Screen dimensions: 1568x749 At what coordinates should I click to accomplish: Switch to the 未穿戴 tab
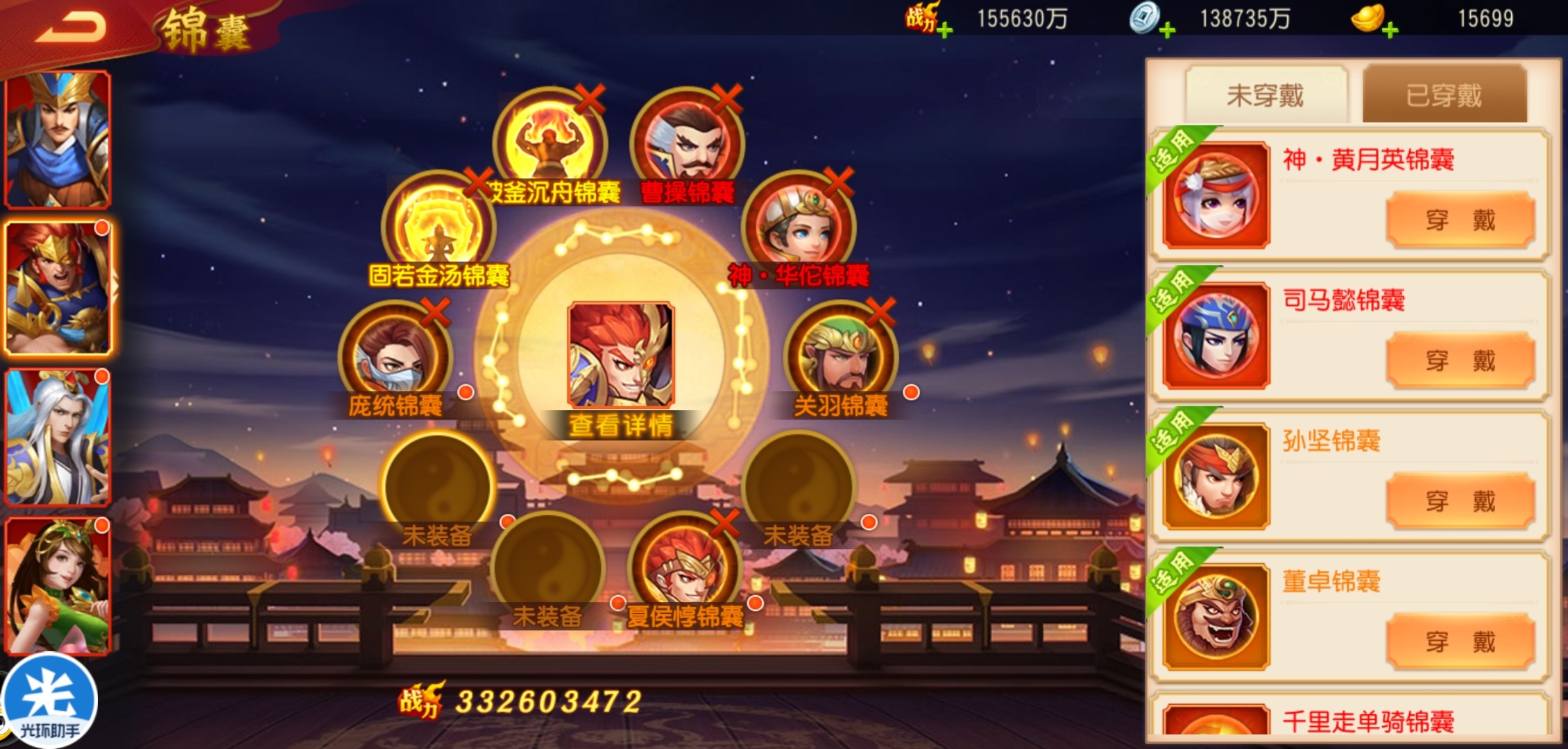(1266, 95)
